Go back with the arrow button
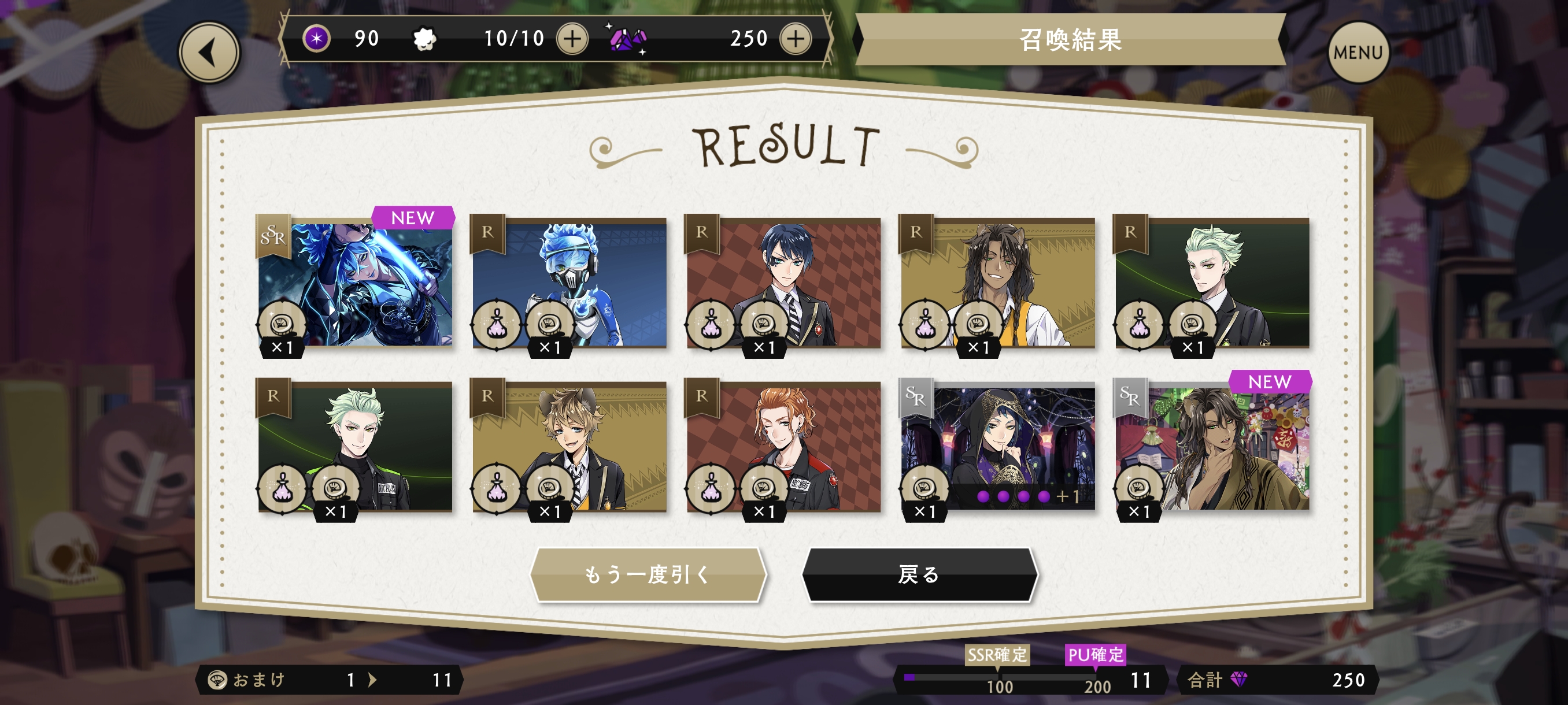This screenshot has width=1568, height=705. coord(209,53)
